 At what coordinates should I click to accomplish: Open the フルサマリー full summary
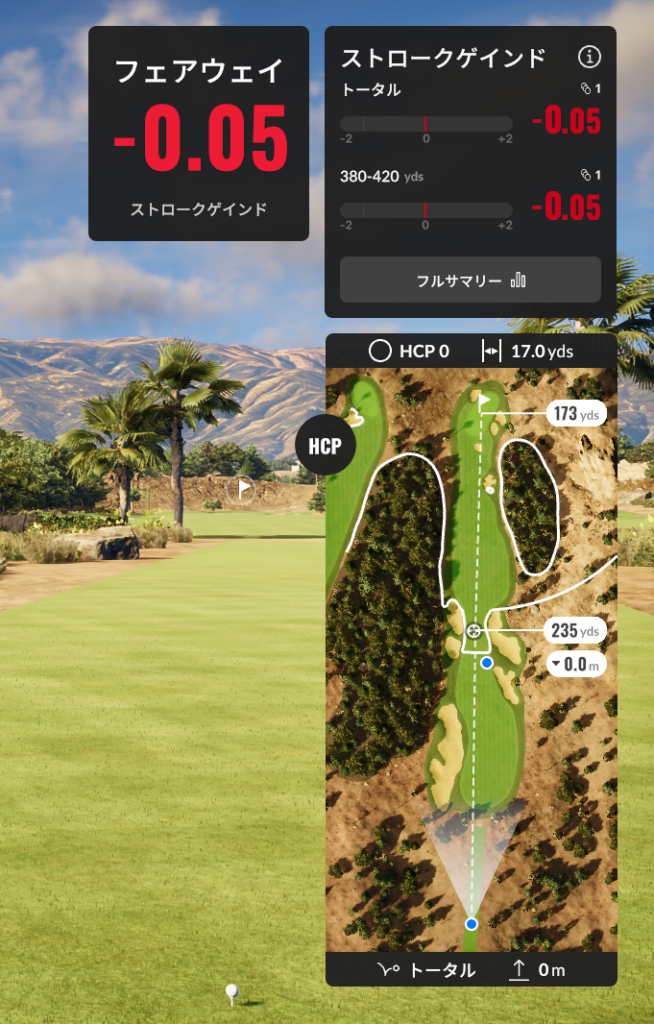[470, 280]
